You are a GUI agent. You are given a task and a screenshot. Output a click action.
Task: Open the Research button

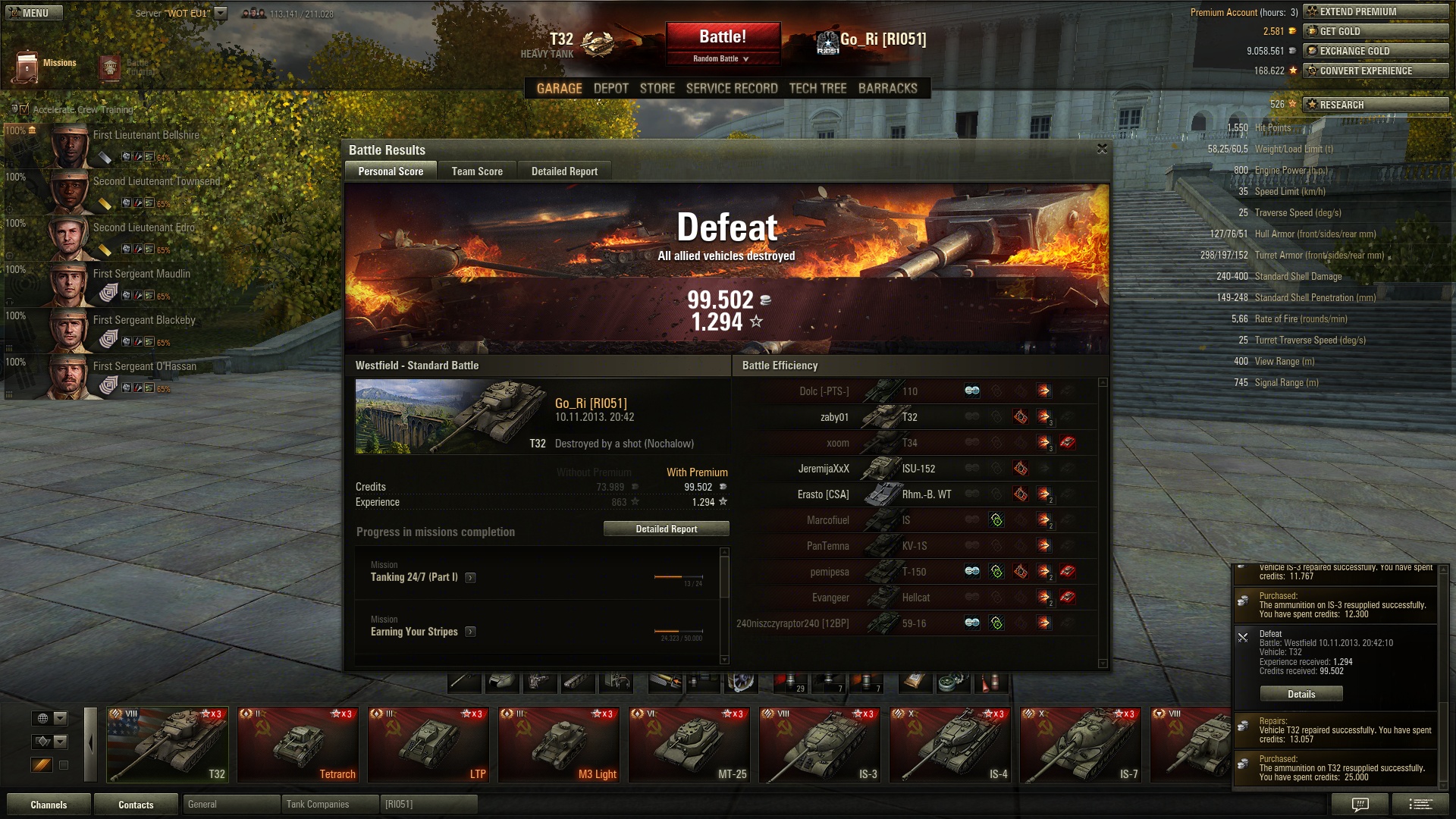1375,105
